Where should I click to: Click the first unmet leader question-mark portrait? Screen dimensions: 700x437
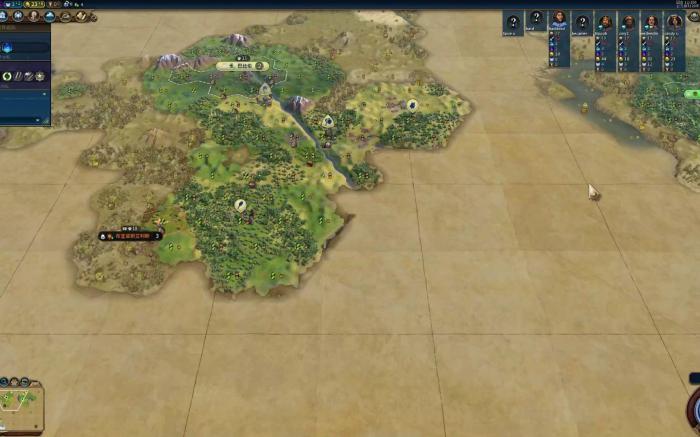(x=513, y=22)
